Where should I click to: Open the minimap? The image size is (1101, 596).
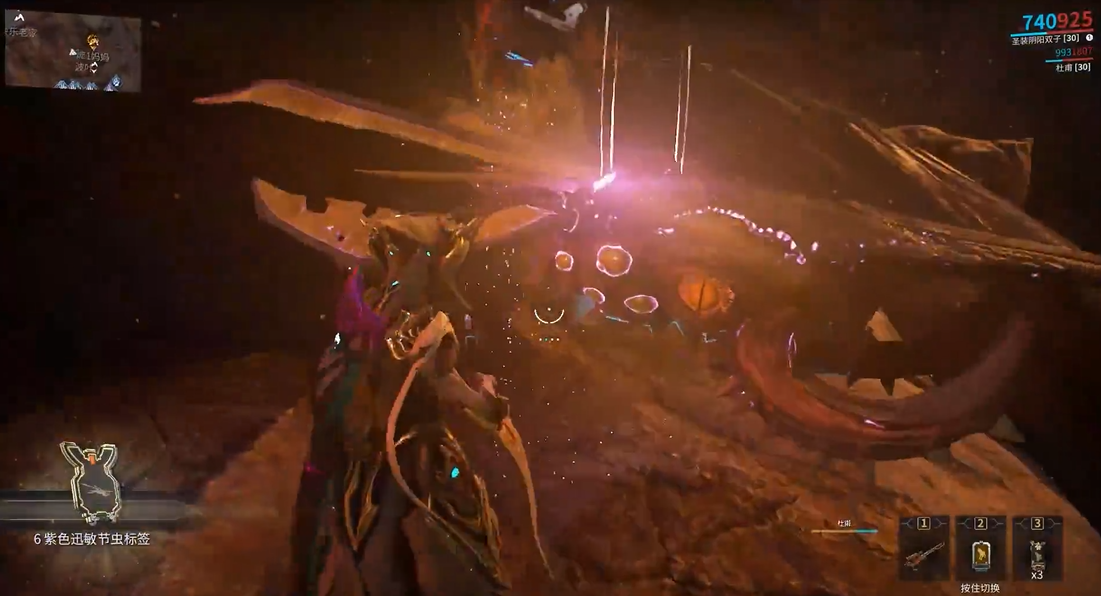73,51
